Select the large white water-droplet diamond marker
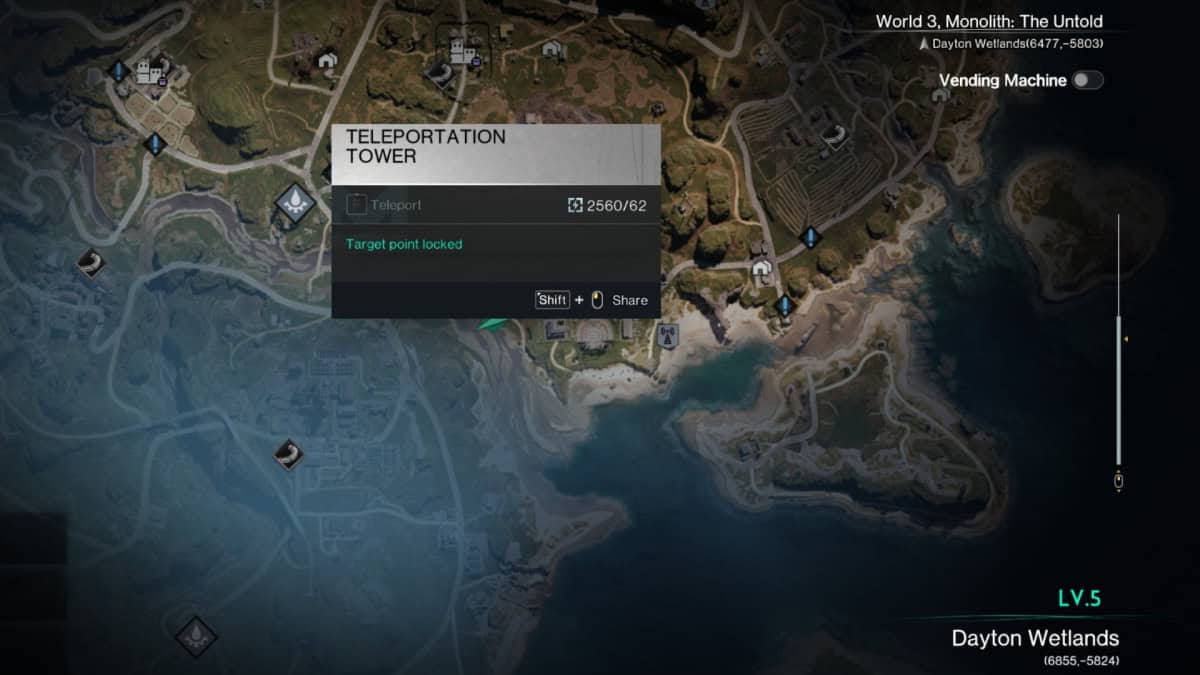This screenshot has height=675, width=1200. (x=295, y=202)
